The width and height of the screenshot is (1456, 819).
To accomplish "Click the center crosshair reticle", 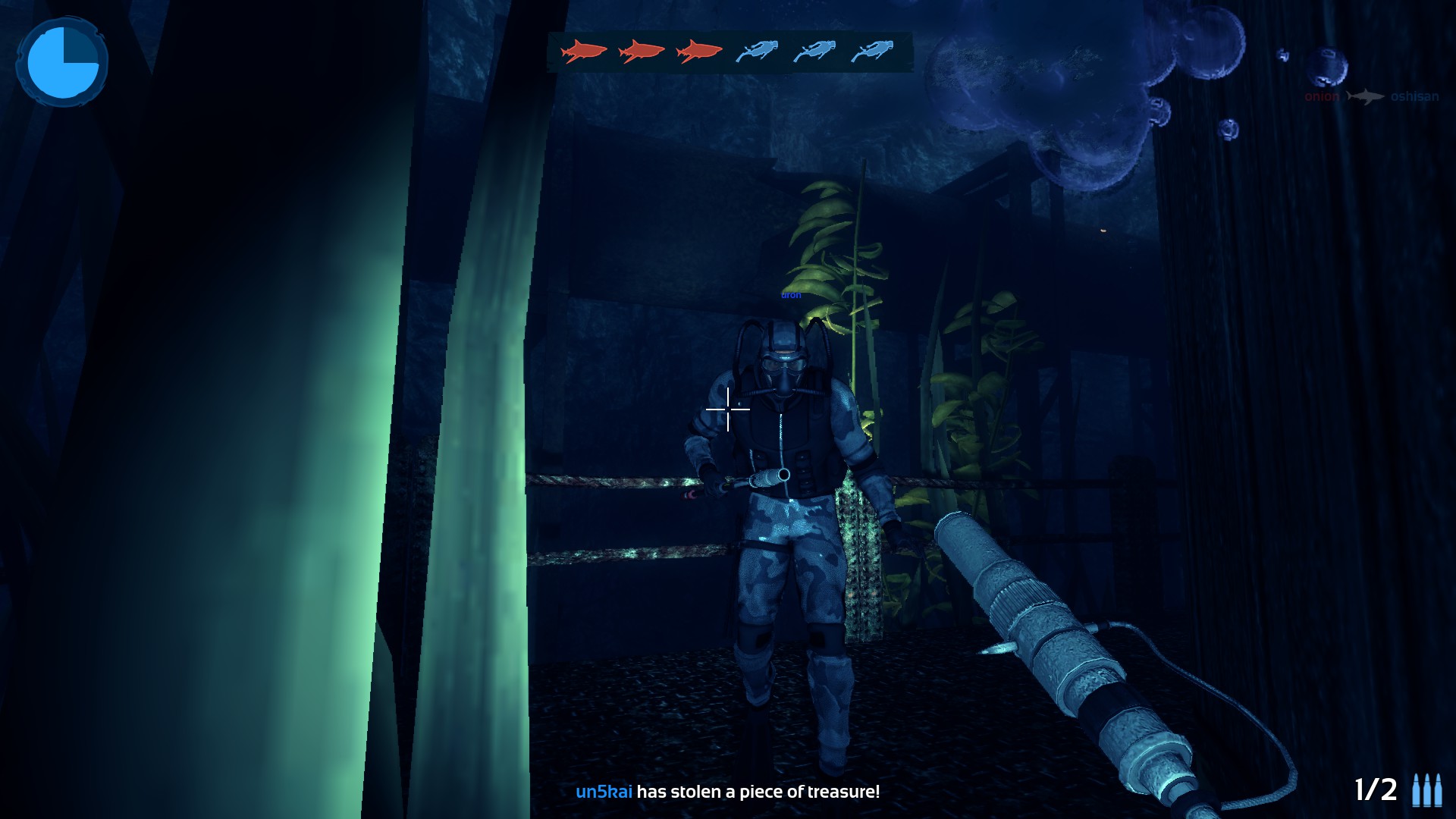I will [727, 409].
